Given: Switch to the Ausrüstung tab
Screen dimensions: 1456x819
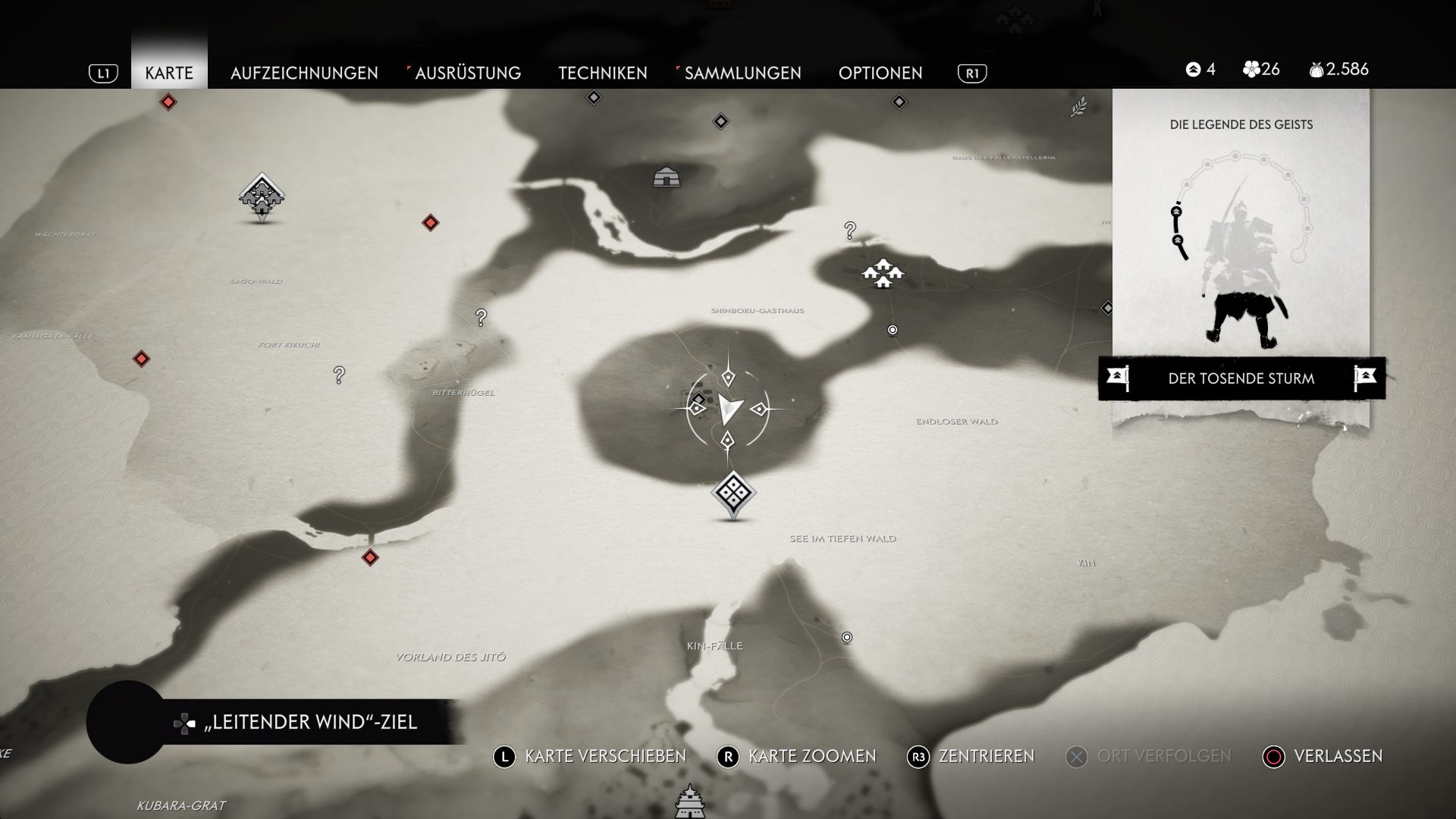Looking at the screenshot, I should click(x=468, y=73).
